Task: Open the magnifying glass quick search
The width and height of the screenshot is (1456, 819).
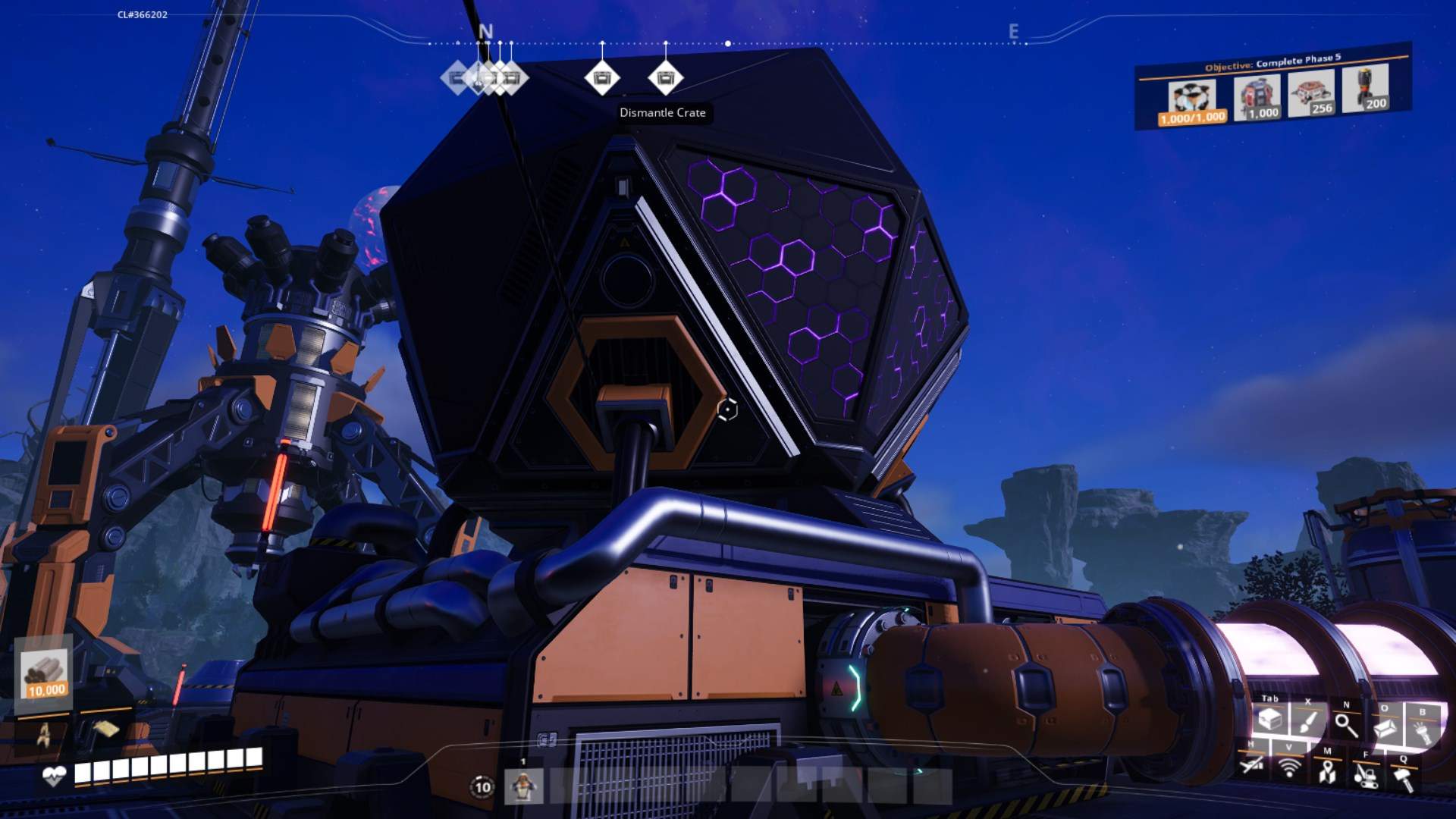Action: [x=1346, y=726]
